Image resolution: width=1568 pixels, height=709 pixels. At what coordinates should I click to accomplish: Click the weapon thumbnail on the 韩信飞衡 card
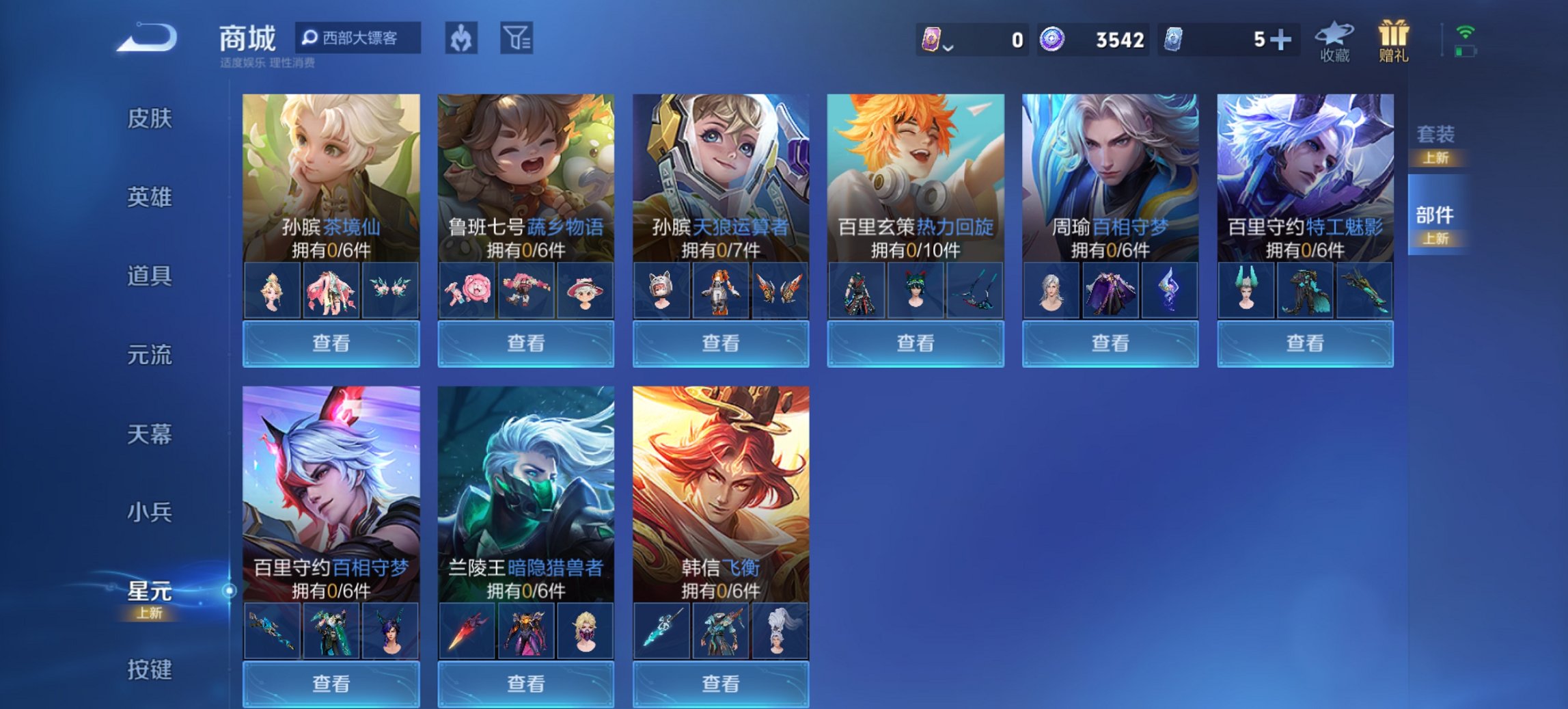[661, 631]
